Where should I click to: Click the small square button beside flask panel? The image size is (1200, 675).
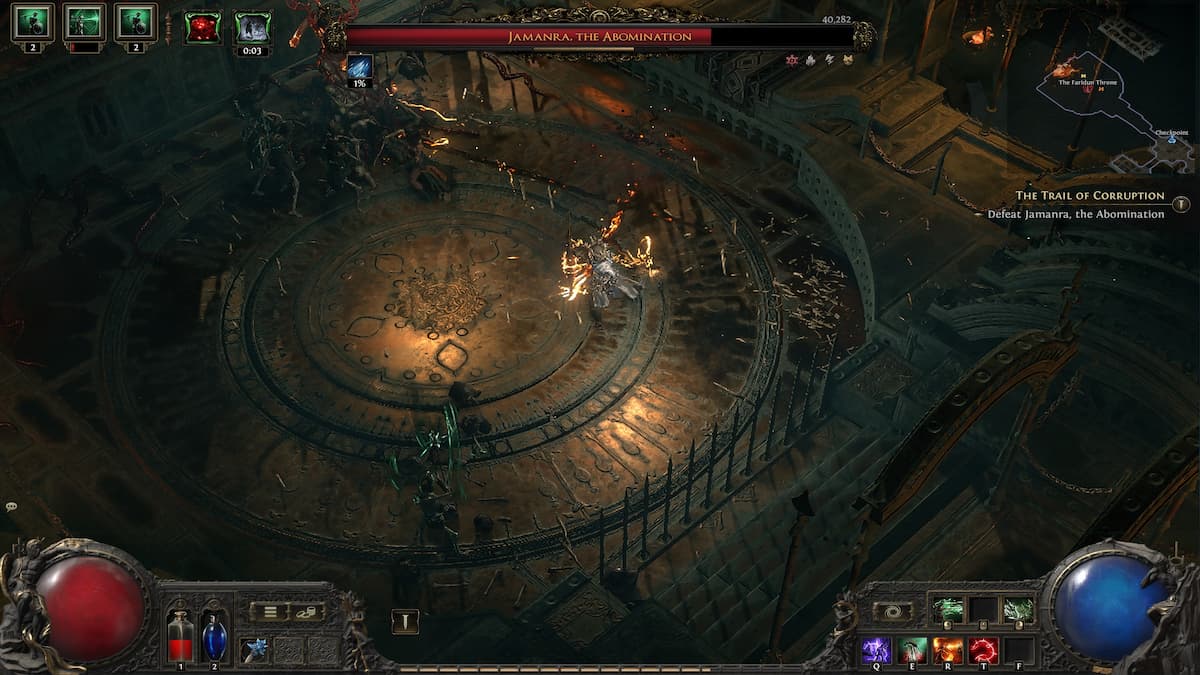click(x=405, y=621)
